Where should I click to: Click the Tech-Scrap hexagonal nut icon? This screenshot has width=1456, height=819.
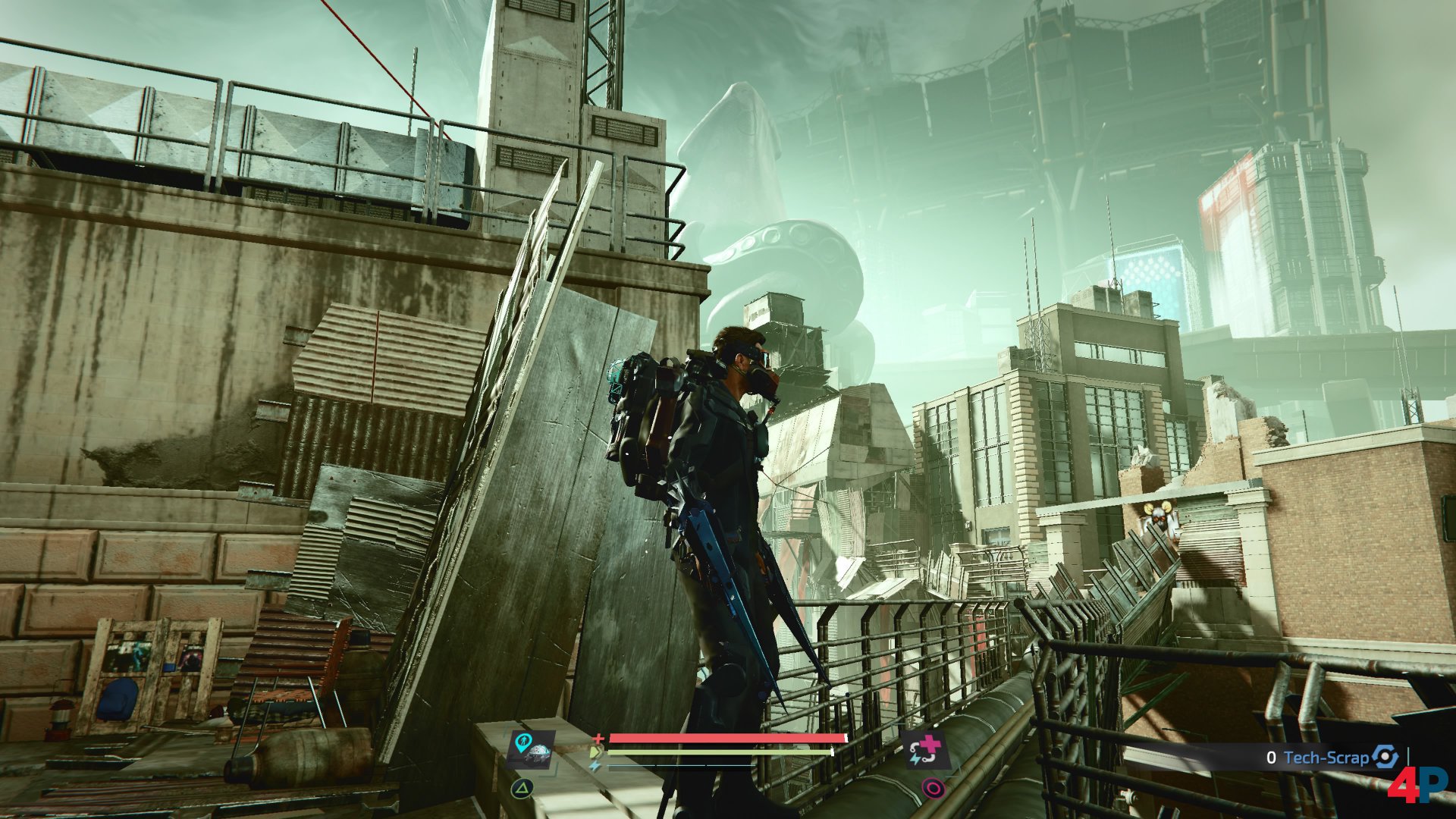point(1385,757)
